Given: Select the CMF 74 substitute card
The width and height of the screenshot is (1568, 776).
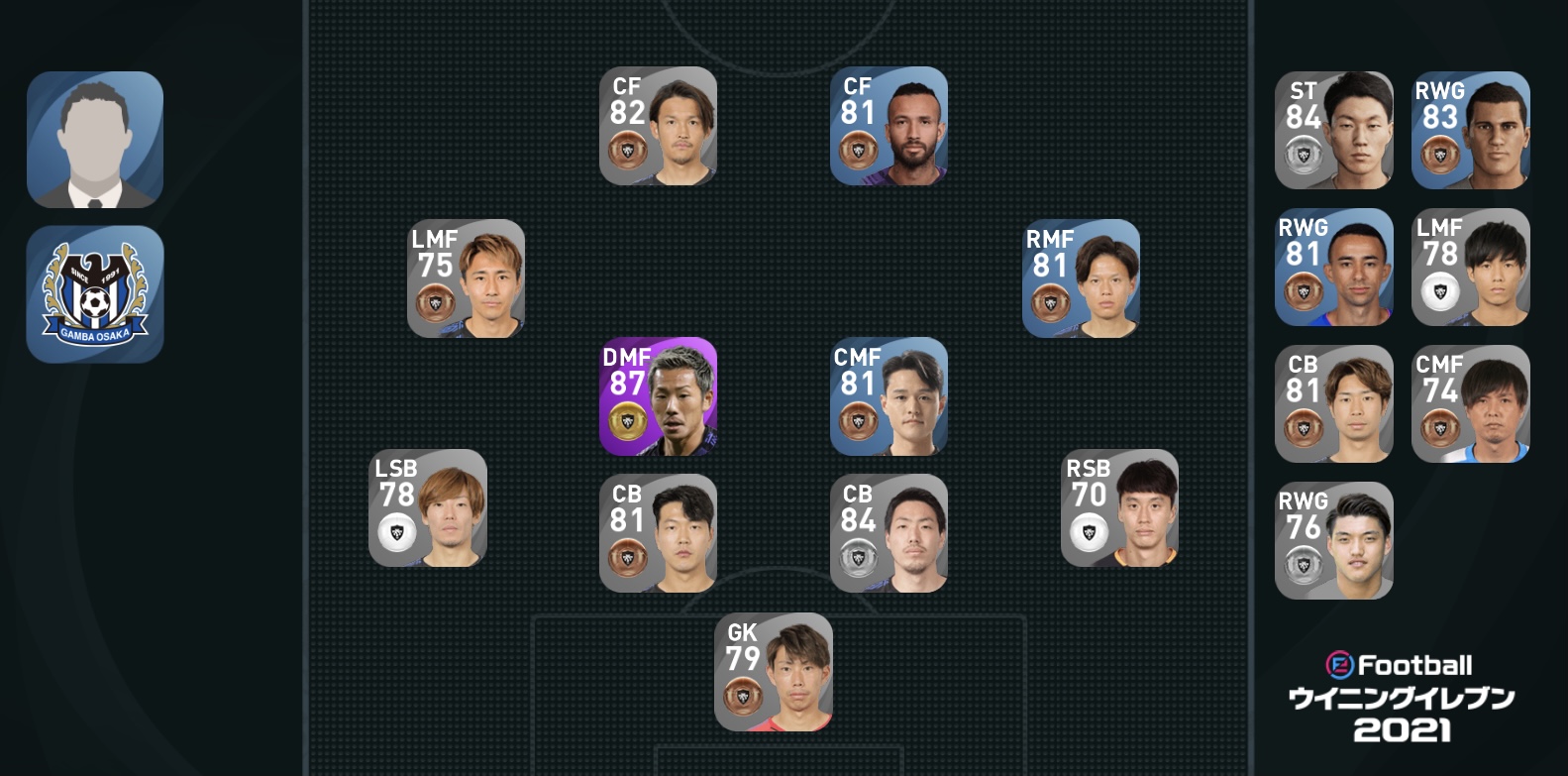Looking at the screenshot, I should click(1470, 403).
